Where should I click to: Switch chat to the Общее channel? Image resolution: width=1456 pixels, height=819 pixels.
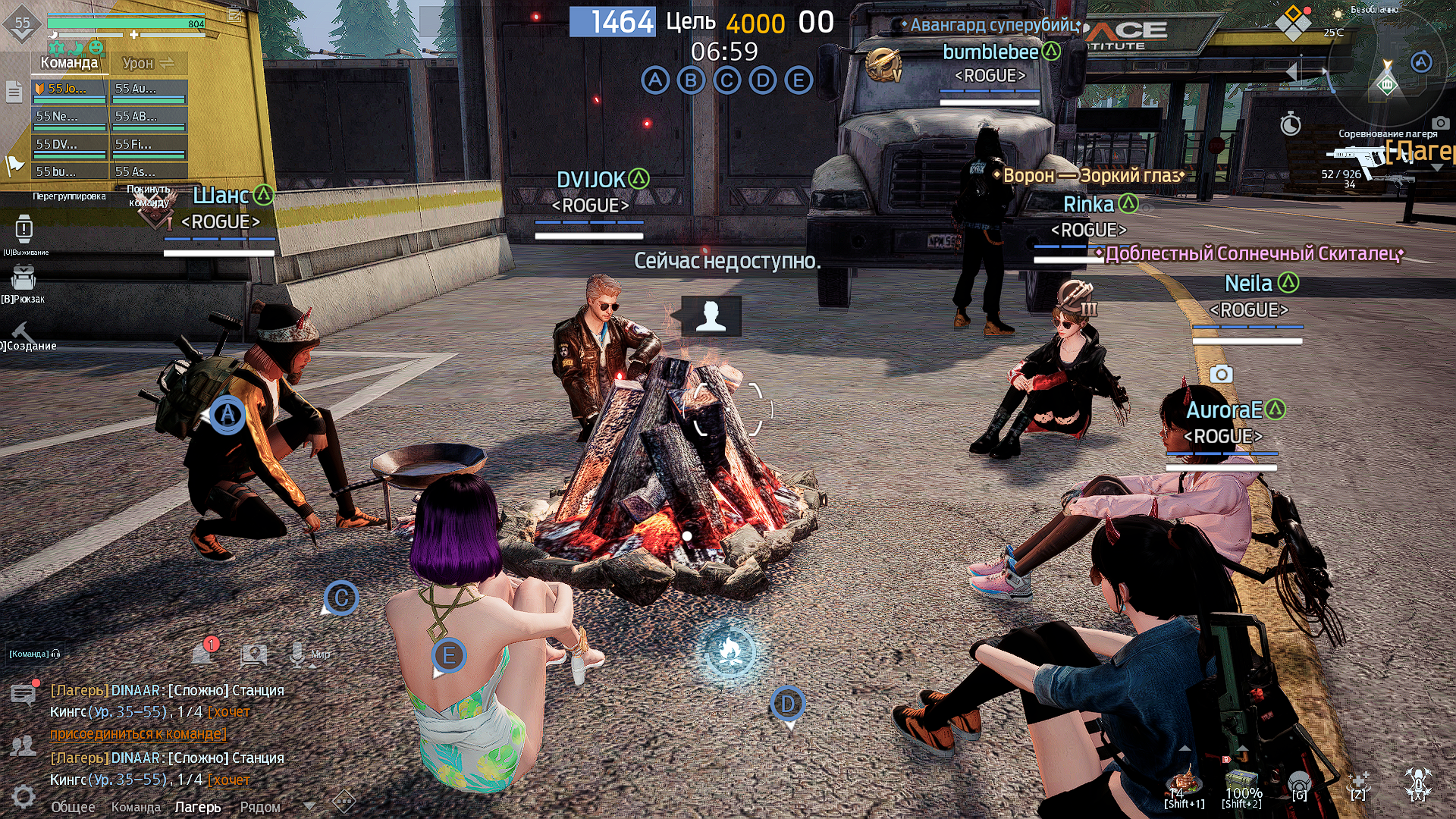tap(73, 807)
